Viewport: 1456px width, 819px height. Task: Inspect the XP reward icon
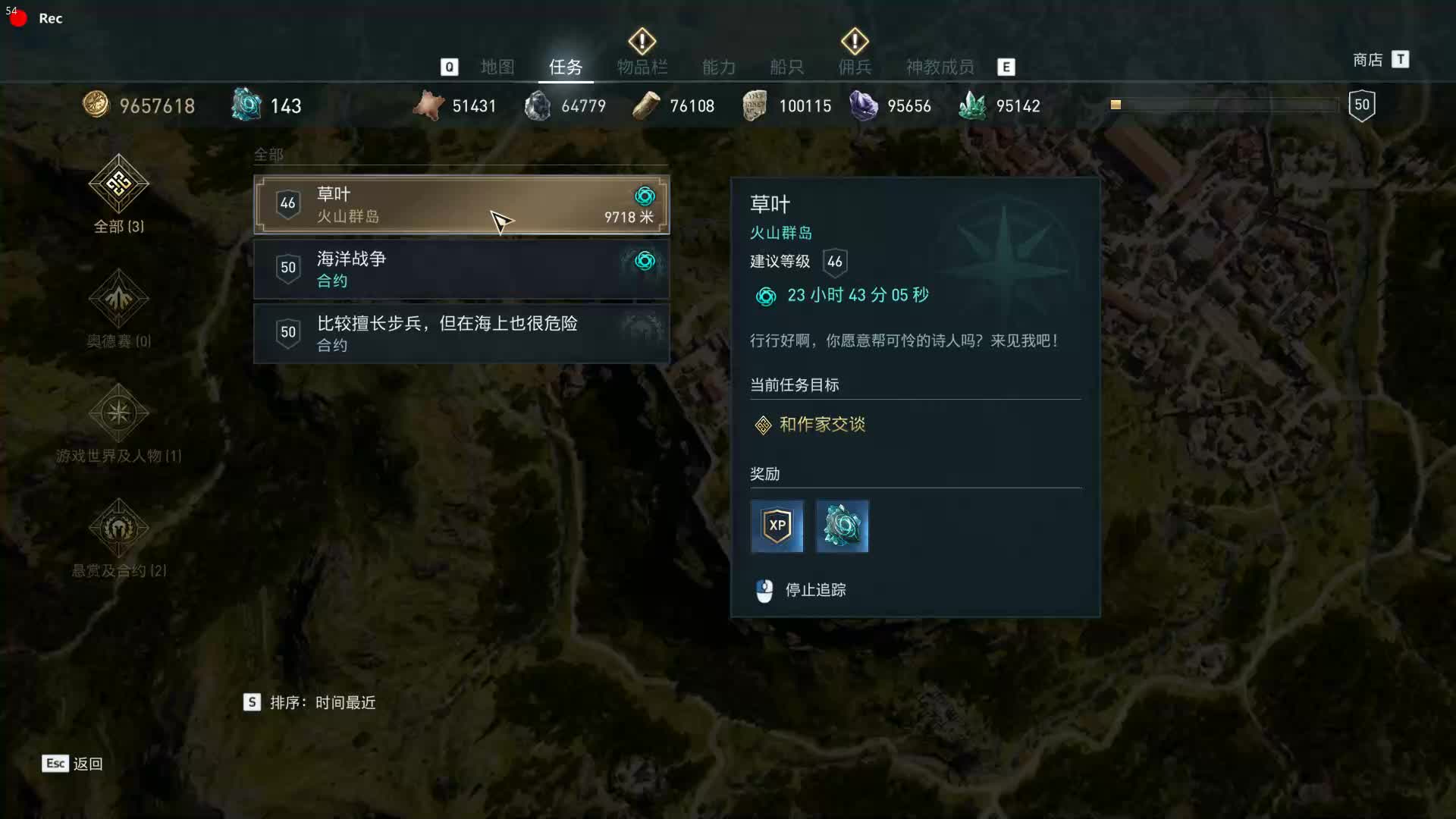click(777, 526)
